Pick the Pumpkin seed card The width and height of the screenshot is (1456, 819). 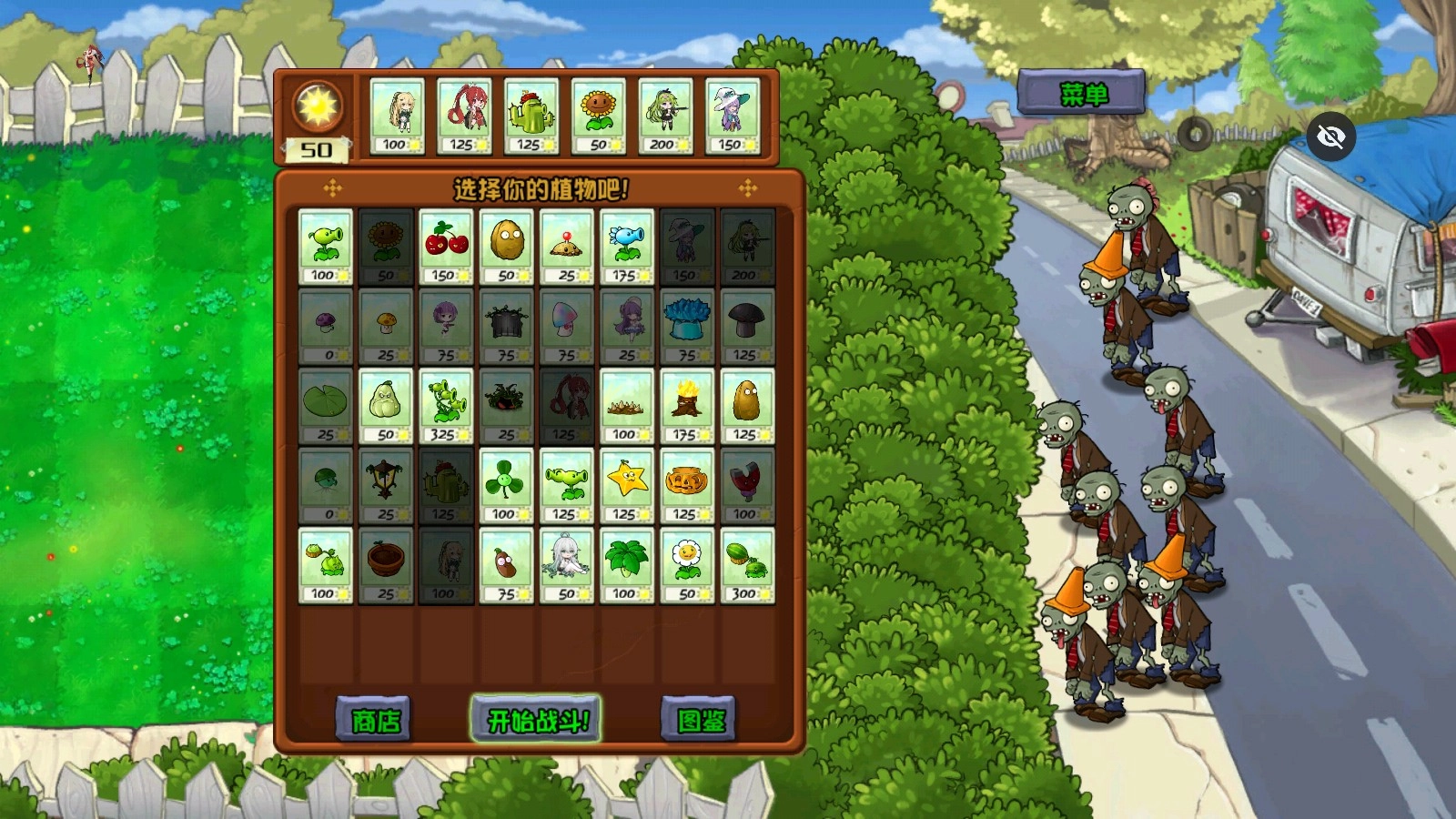686,485
